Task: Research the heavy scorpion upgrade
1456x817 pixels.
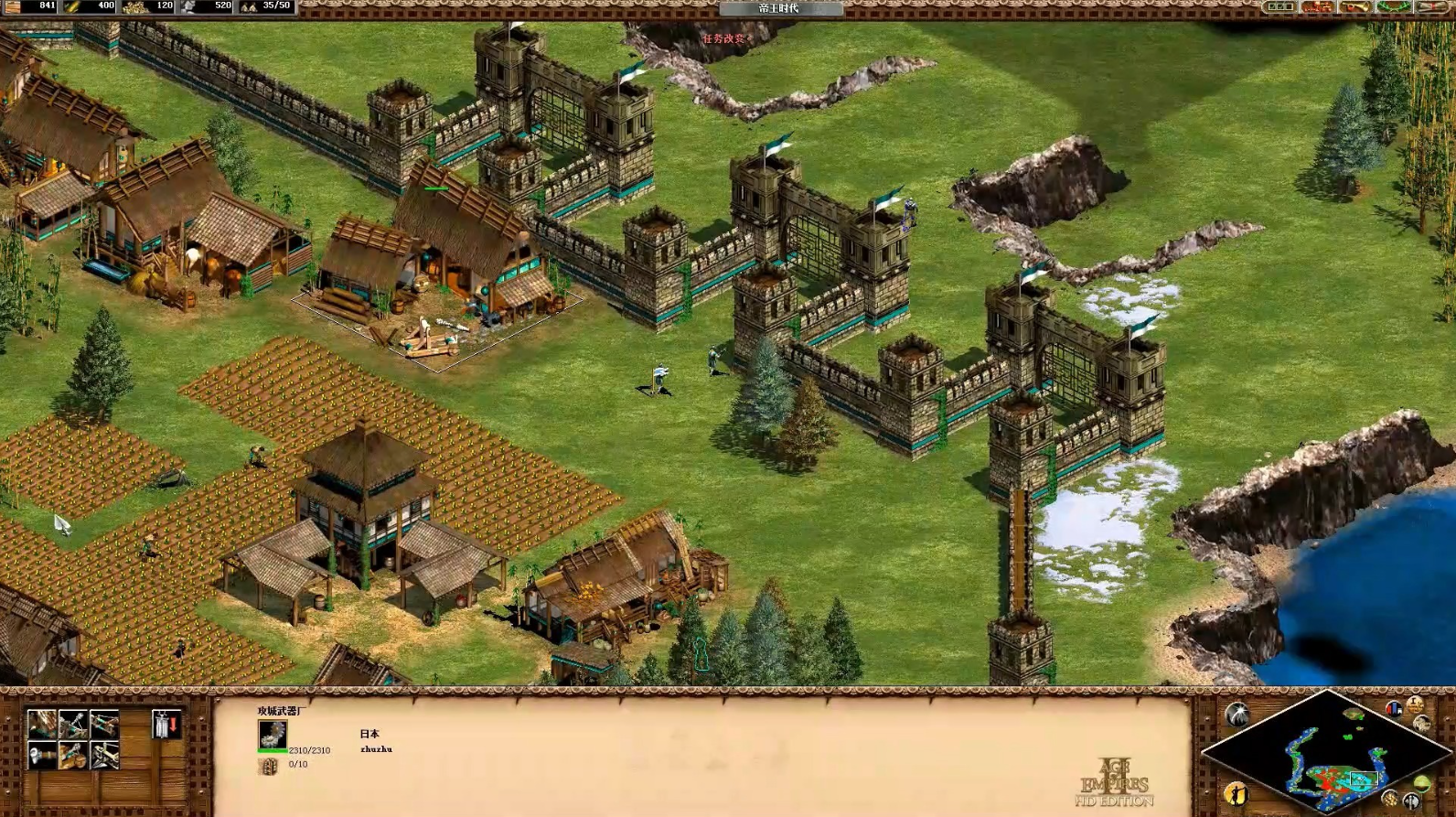Action: point(104,756)
